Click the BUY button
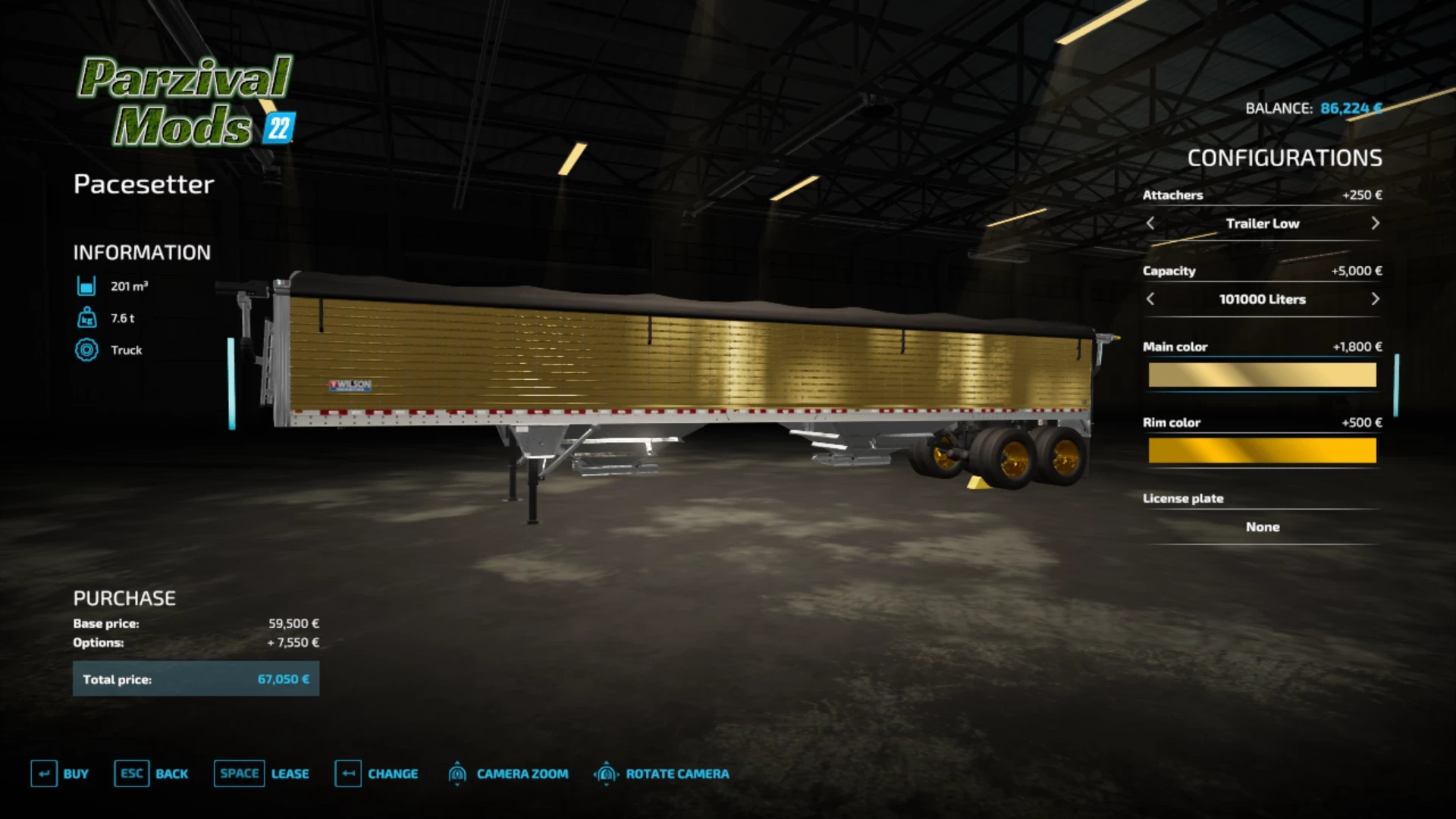 [x=74, y=773]
